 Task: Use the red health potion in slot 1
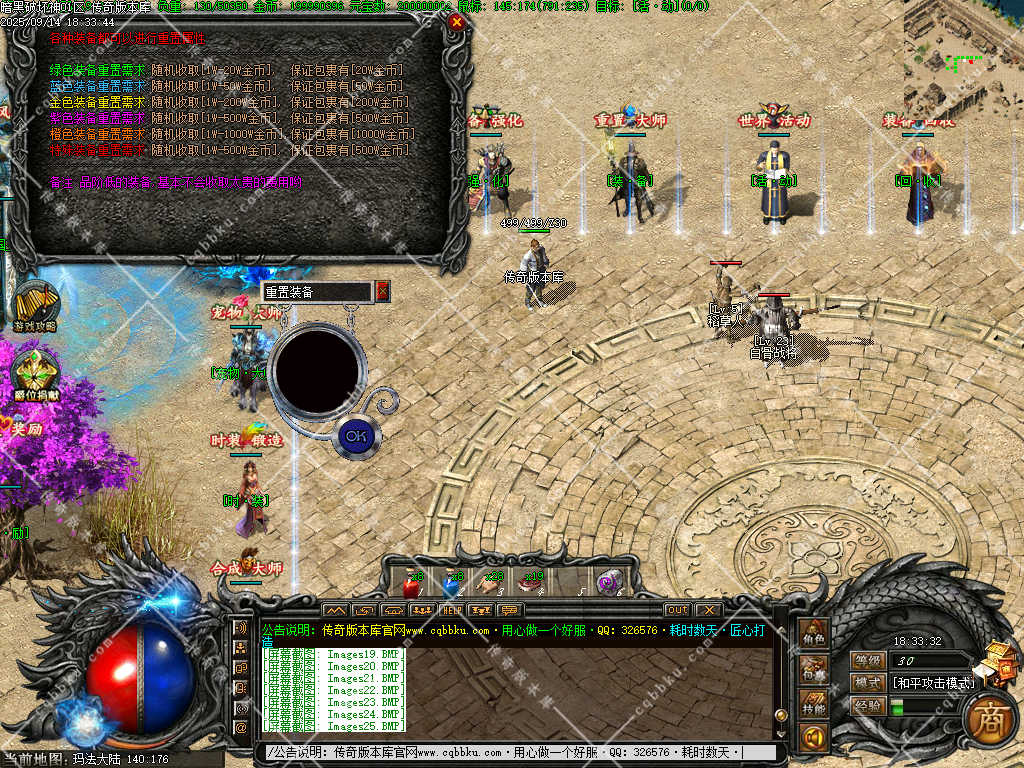tap(410, 585)
